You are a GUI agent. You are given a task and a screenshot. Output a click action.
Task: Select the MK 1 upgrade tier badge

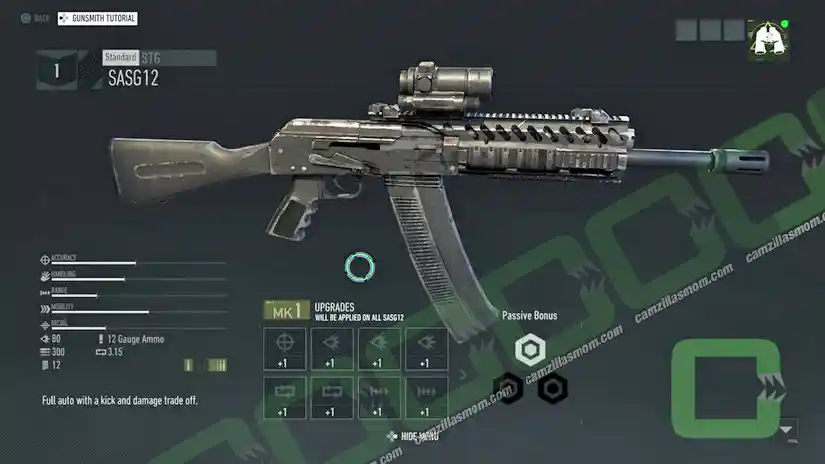point(284,312)
